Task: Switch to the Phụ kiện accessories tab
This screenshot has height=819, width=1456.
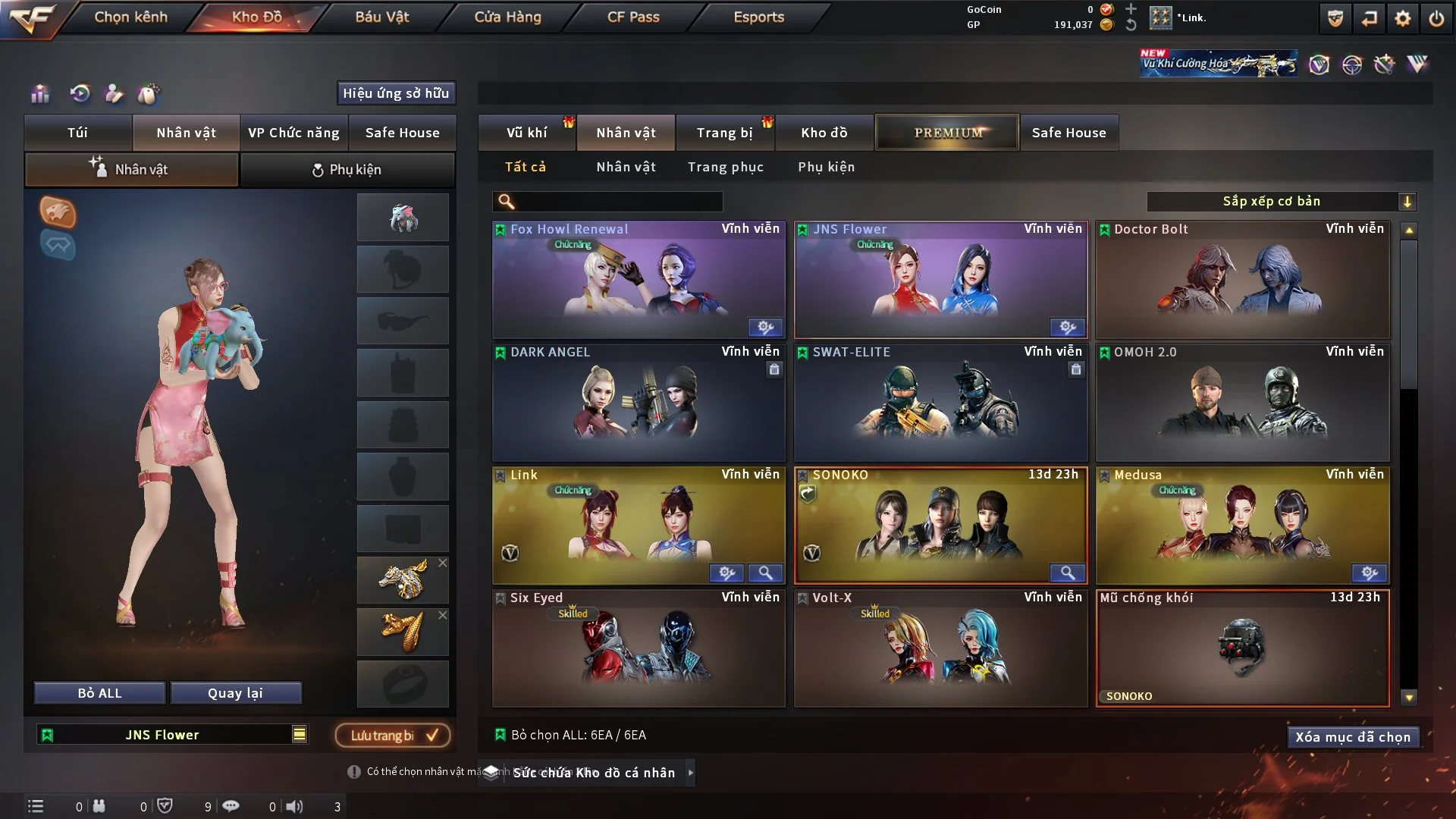Action: point(347,170)
